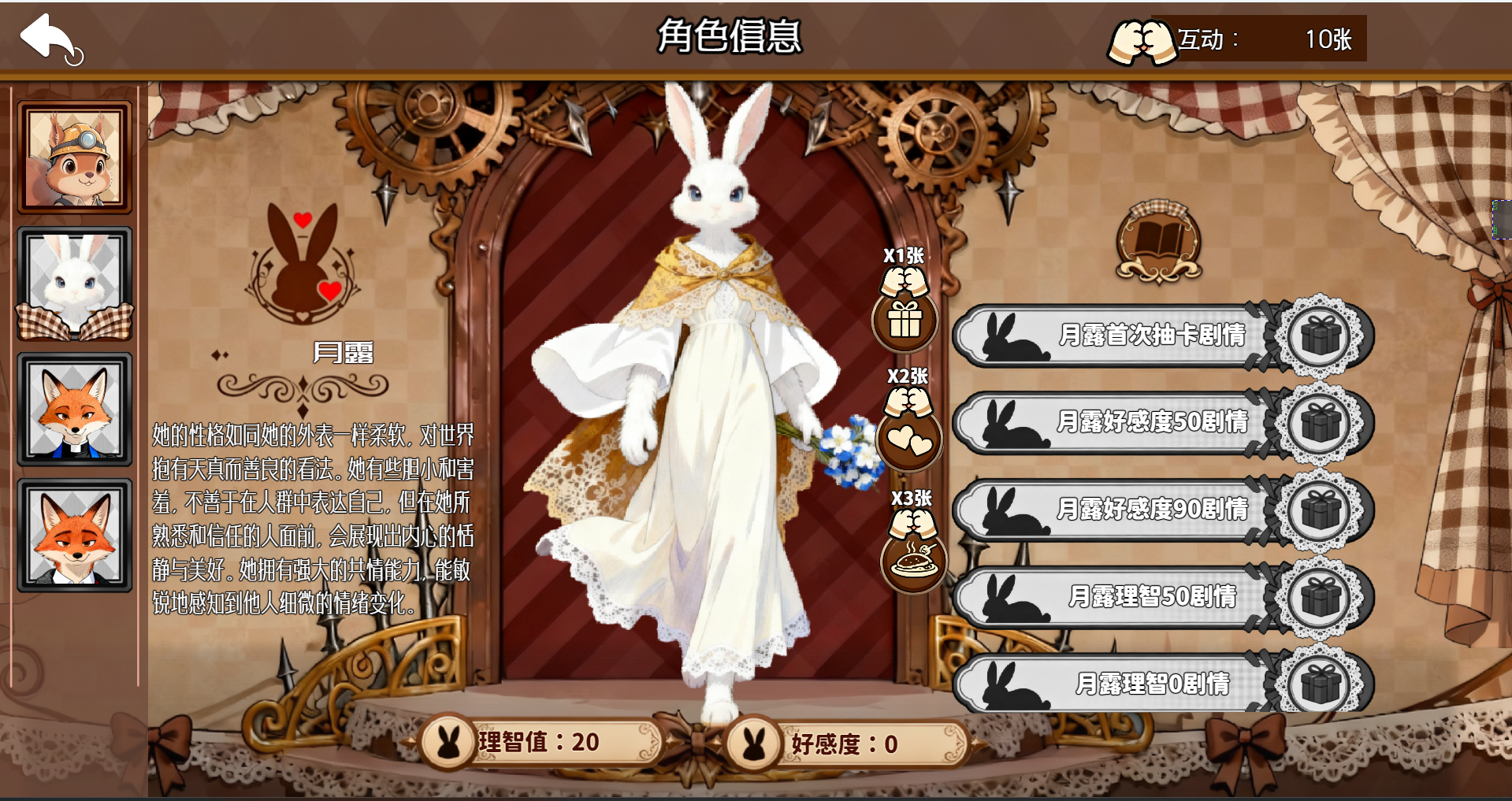The image size is (1512, 801).
Task: Select the bottom fox character portrait
Action: coord(75,532)
